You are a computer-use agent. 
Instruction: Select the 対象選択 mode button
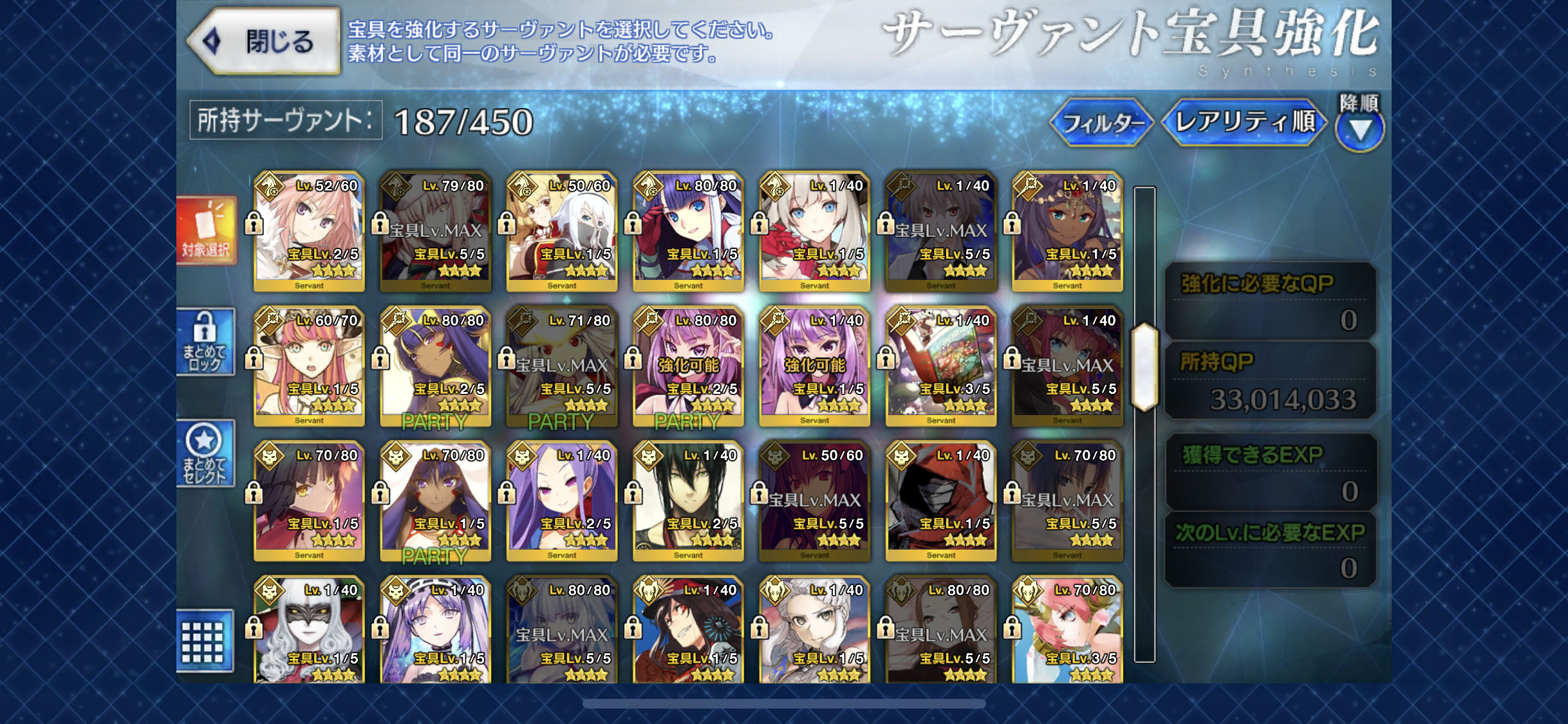tap(206, 231)
